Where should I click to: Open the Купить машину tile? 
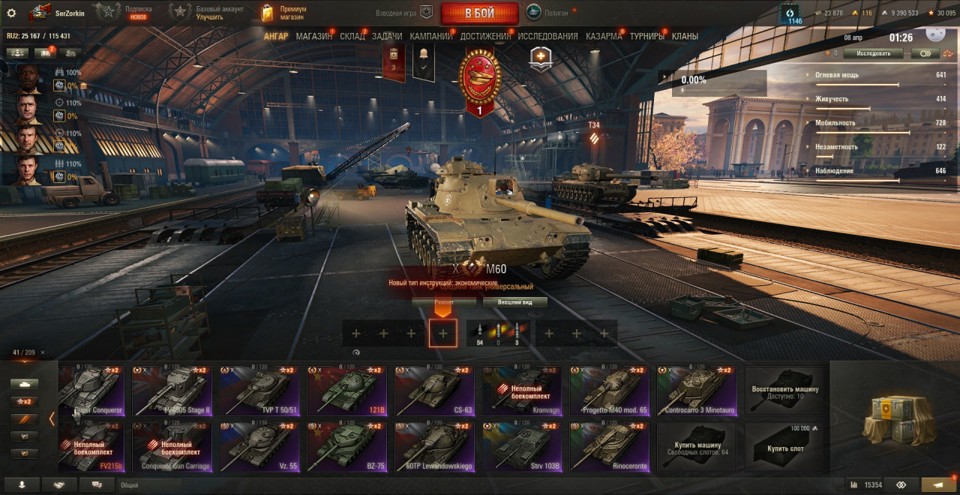coord(697,446)
